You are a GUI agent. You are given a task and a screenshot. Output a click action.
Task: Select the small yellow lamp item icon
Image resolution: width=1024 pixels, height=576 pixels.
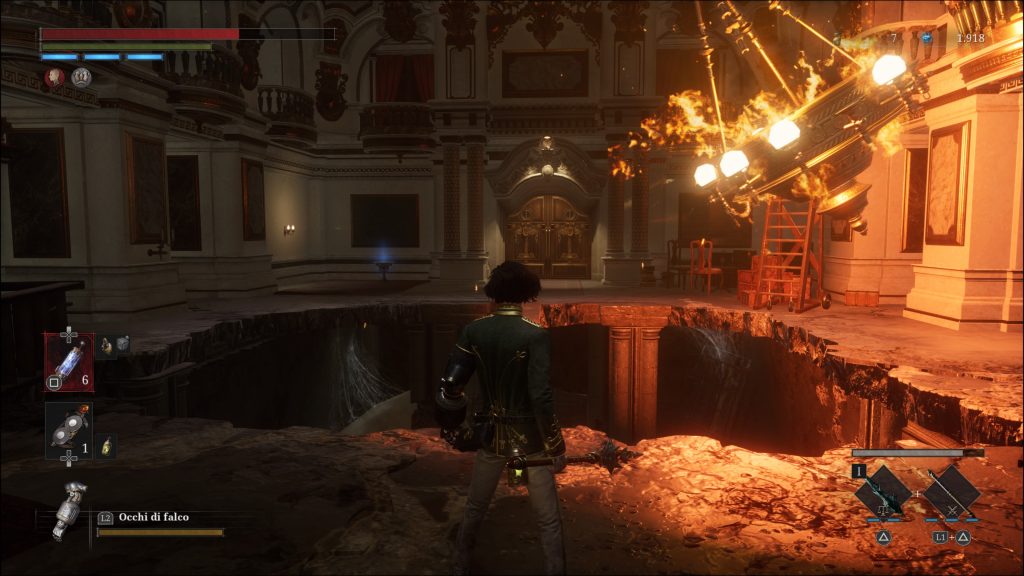point(107,447)
